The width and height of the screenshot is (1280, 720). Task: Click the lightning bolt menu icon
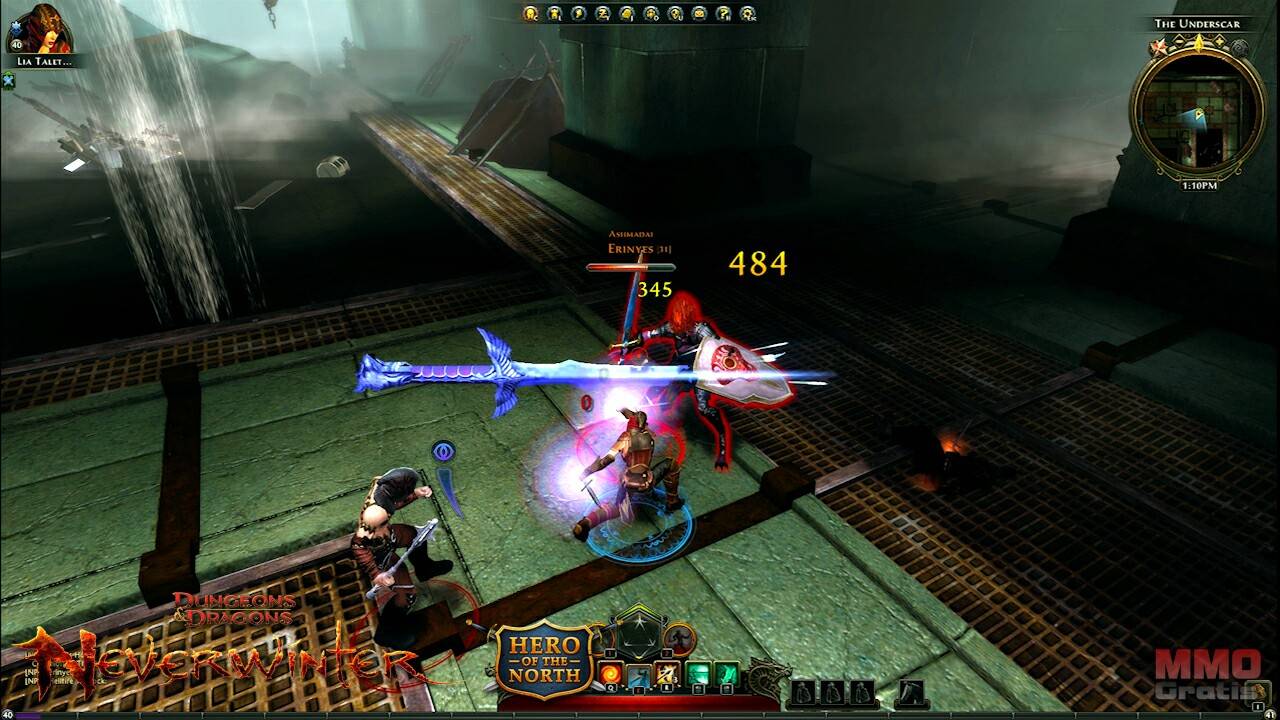point(578,13)
